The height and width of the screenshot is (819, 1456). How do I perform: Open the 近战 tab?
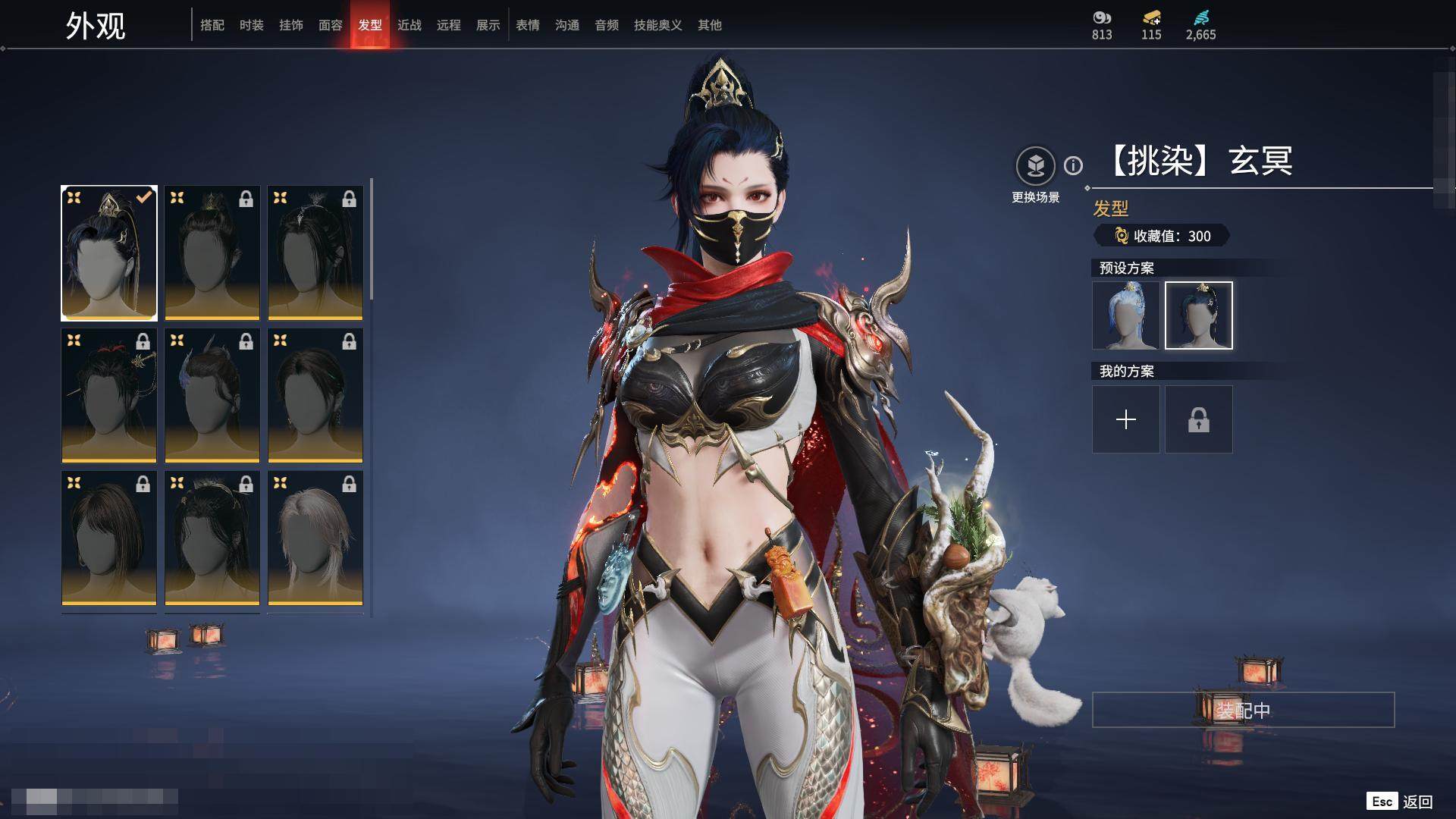409,25
